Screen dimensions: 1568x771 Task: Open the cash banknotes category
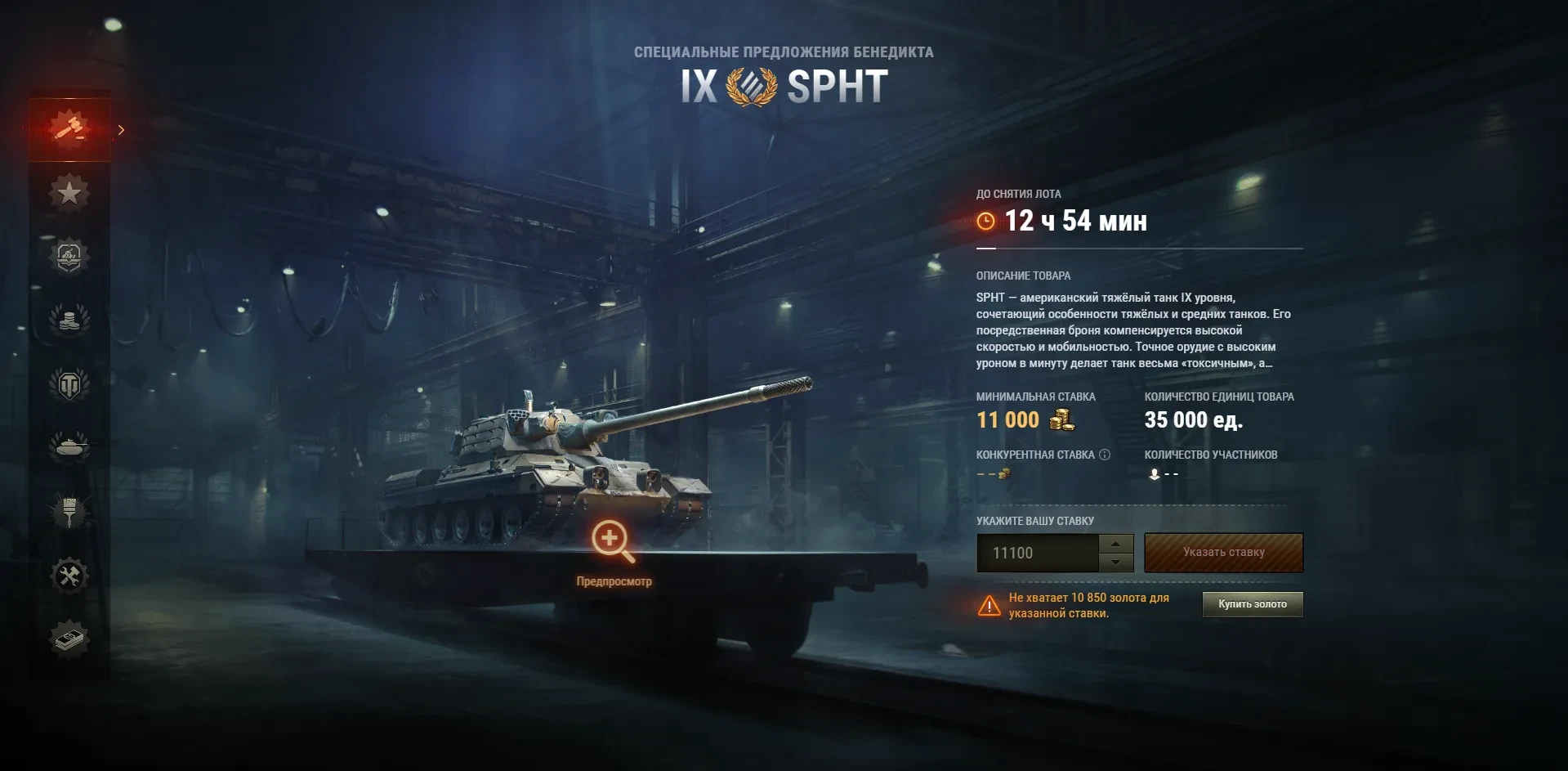point(69,639)
